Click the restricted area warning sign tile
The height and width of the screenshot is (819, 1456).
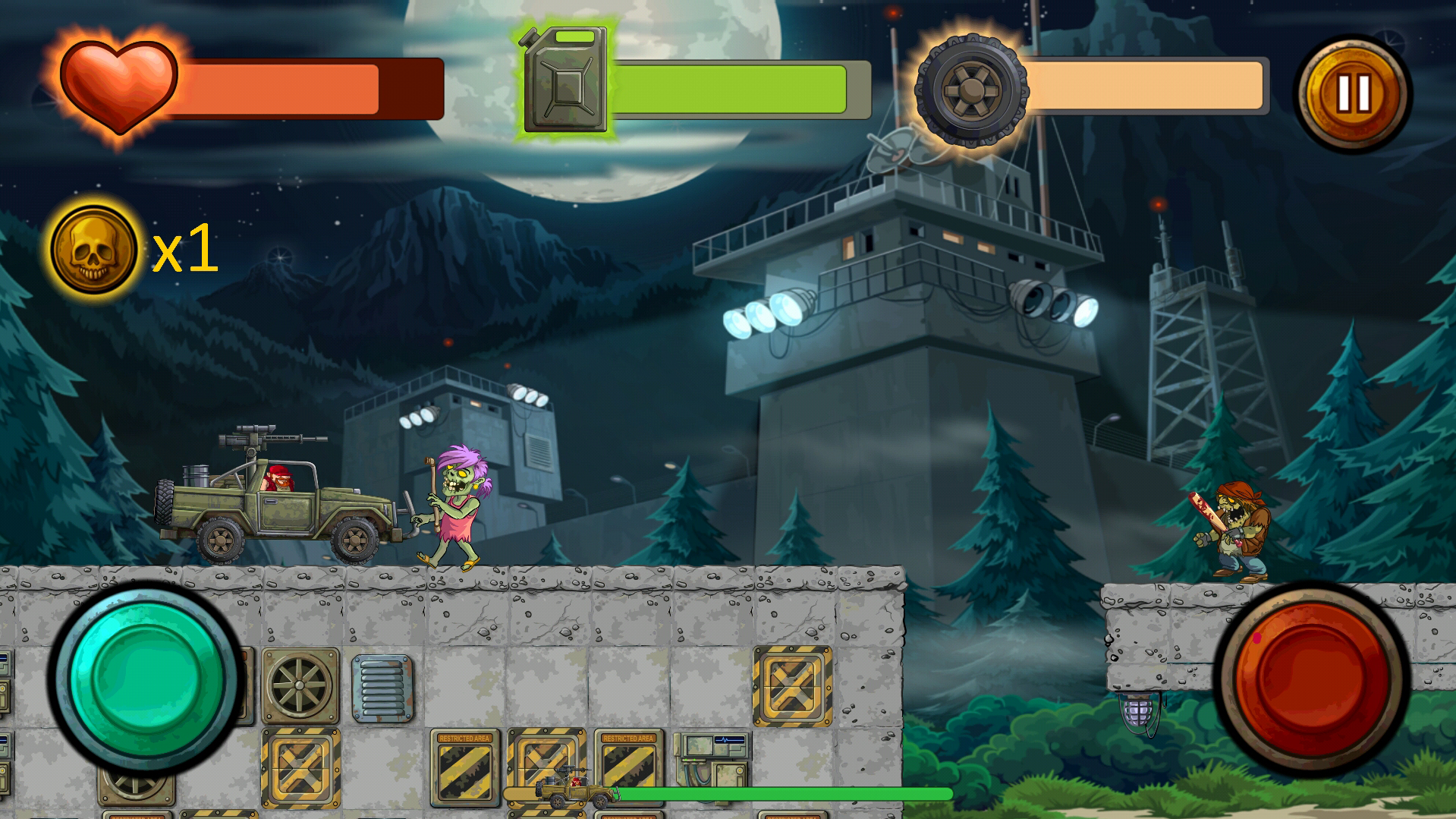pyautogui.click(x=466, y=764)
